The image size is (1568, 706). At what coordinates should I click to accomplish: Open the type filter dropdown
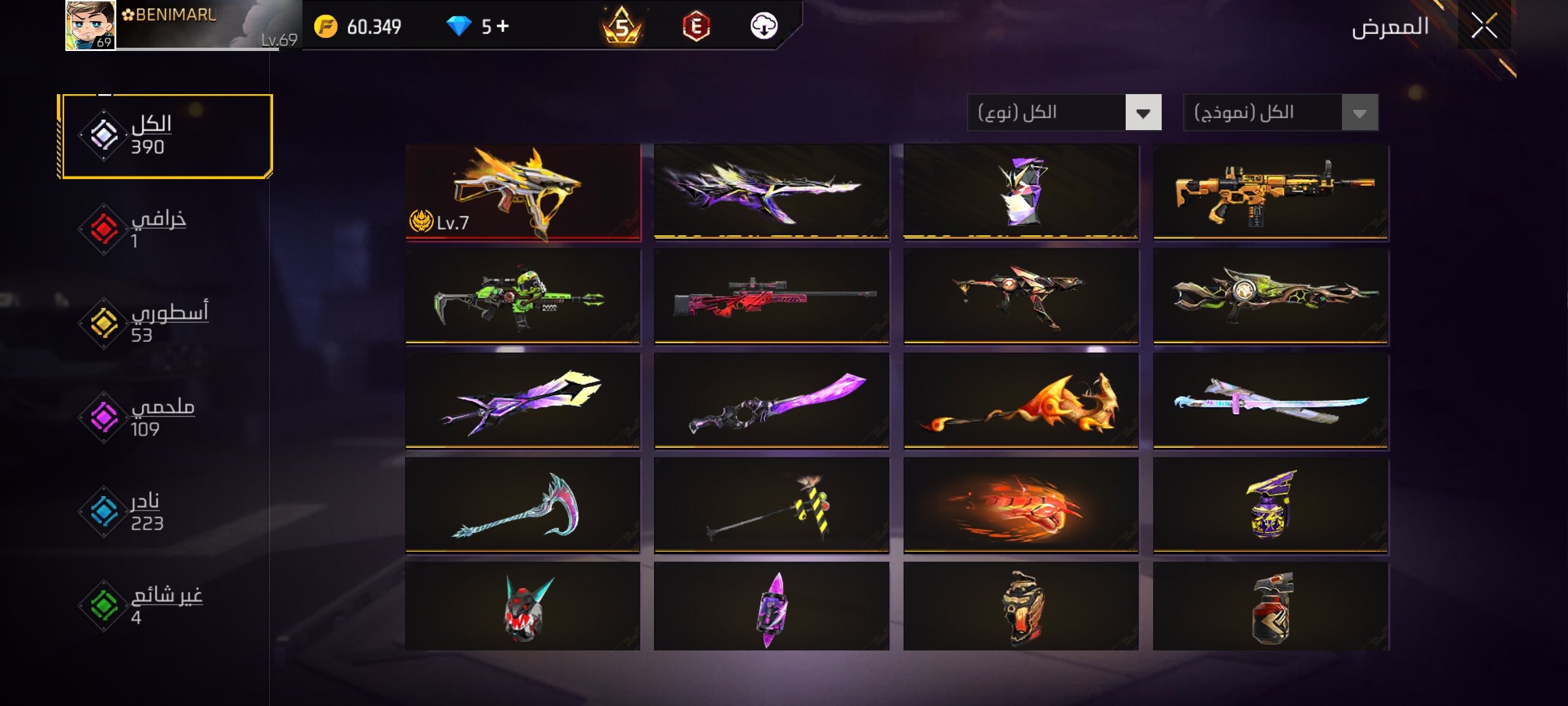(x=1142, y=113)
